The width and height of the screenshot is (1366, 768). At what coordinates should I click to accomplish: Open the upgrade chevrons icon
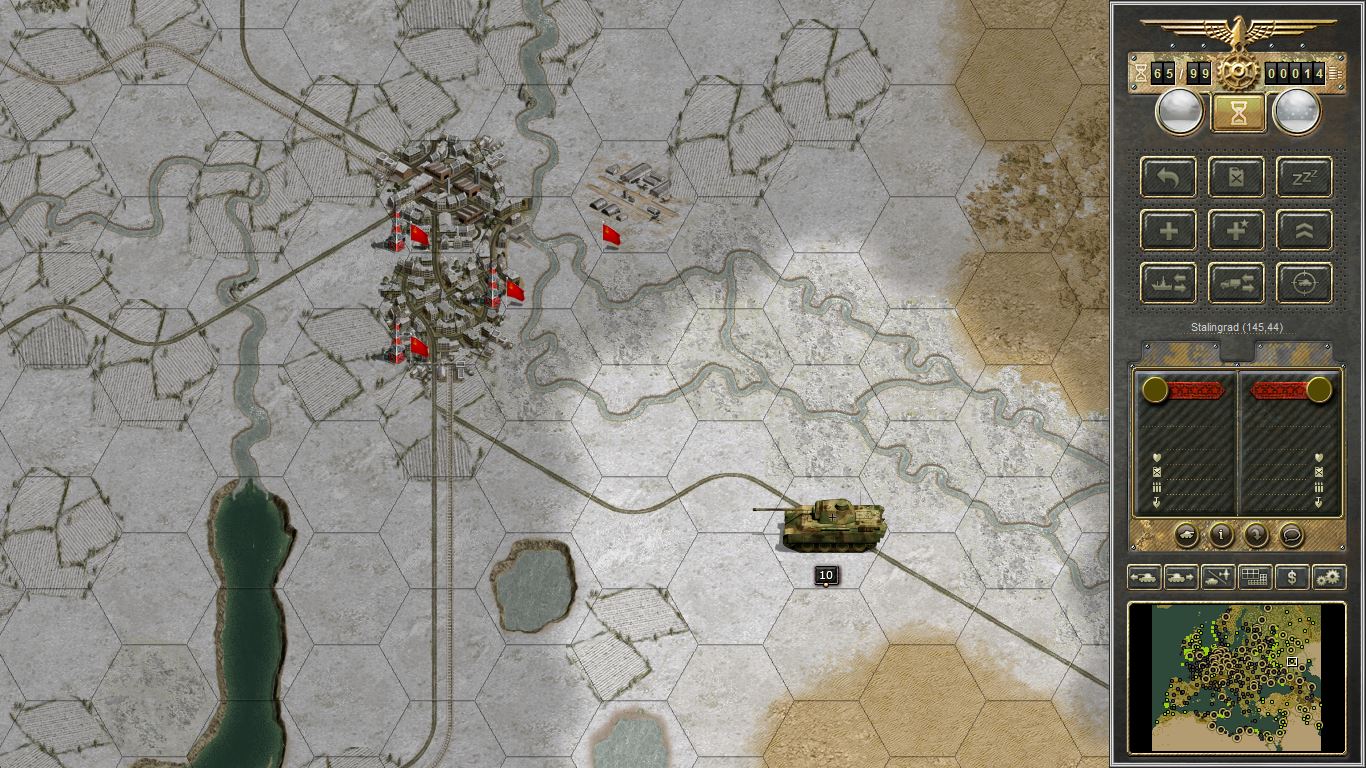(x=1303, y=230)
